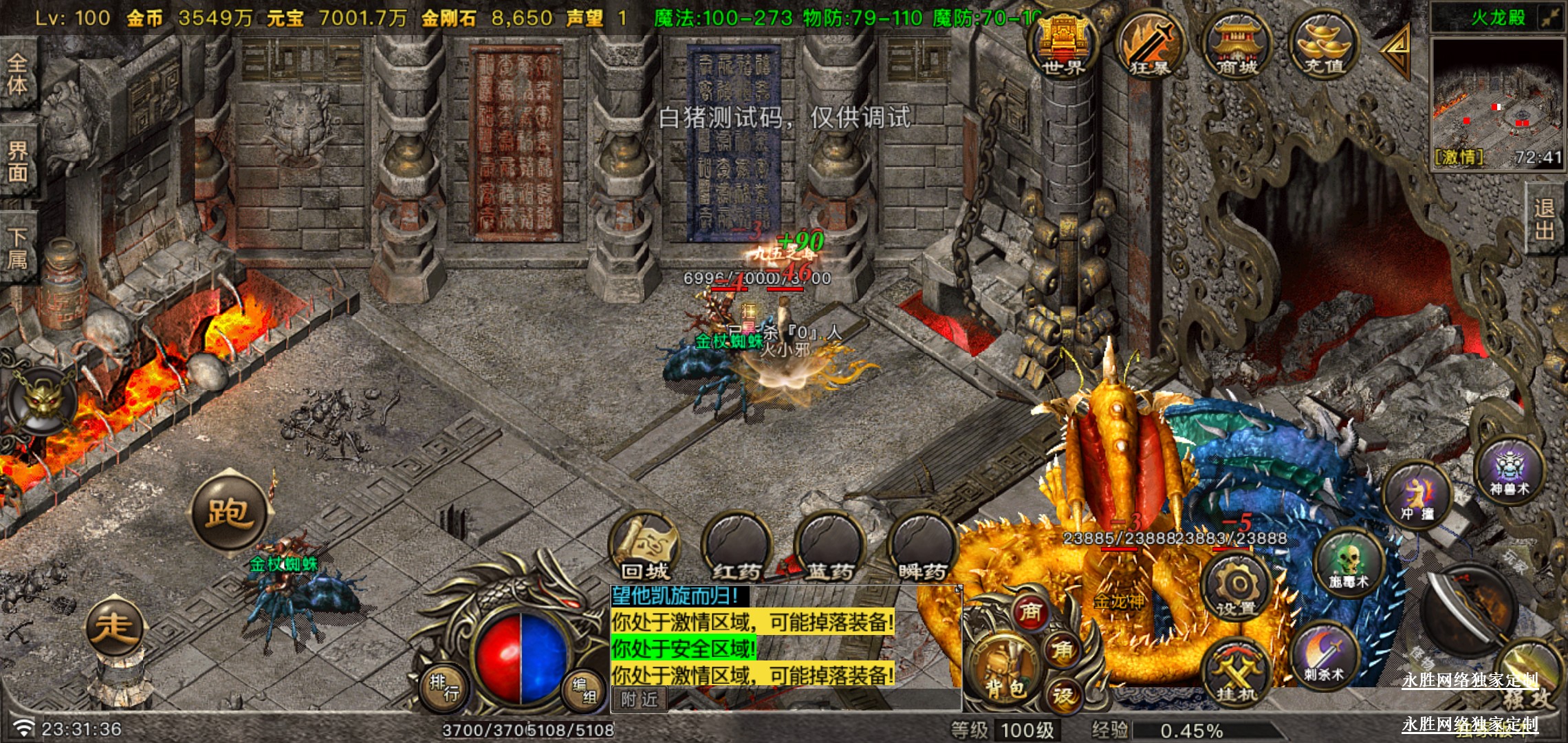Screen dimensions: 1568x743
Task: Cast the 施毒术 poison skill
Action: tap(1349, 561)
